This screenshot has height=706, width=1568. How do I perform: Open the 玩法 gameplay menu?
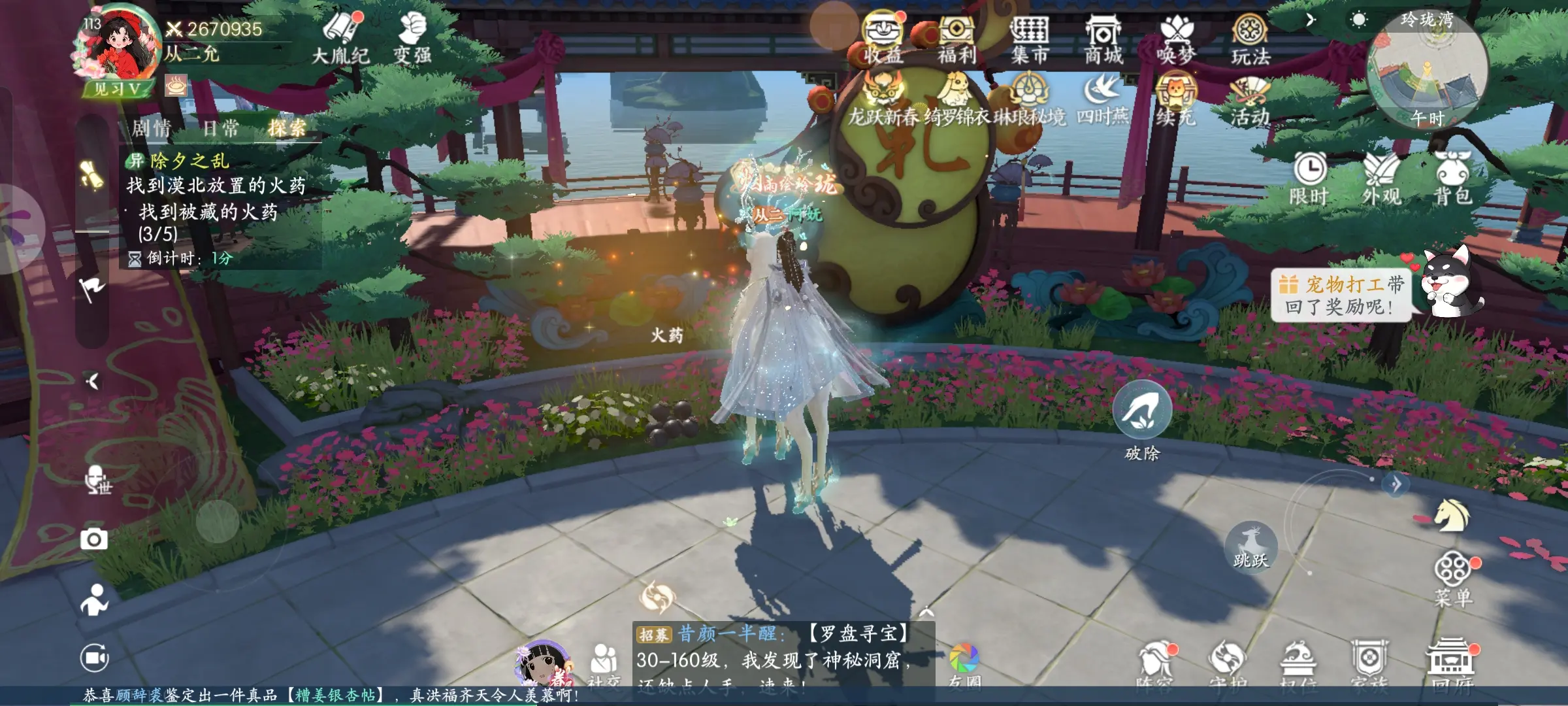[x=1250, y=38]
